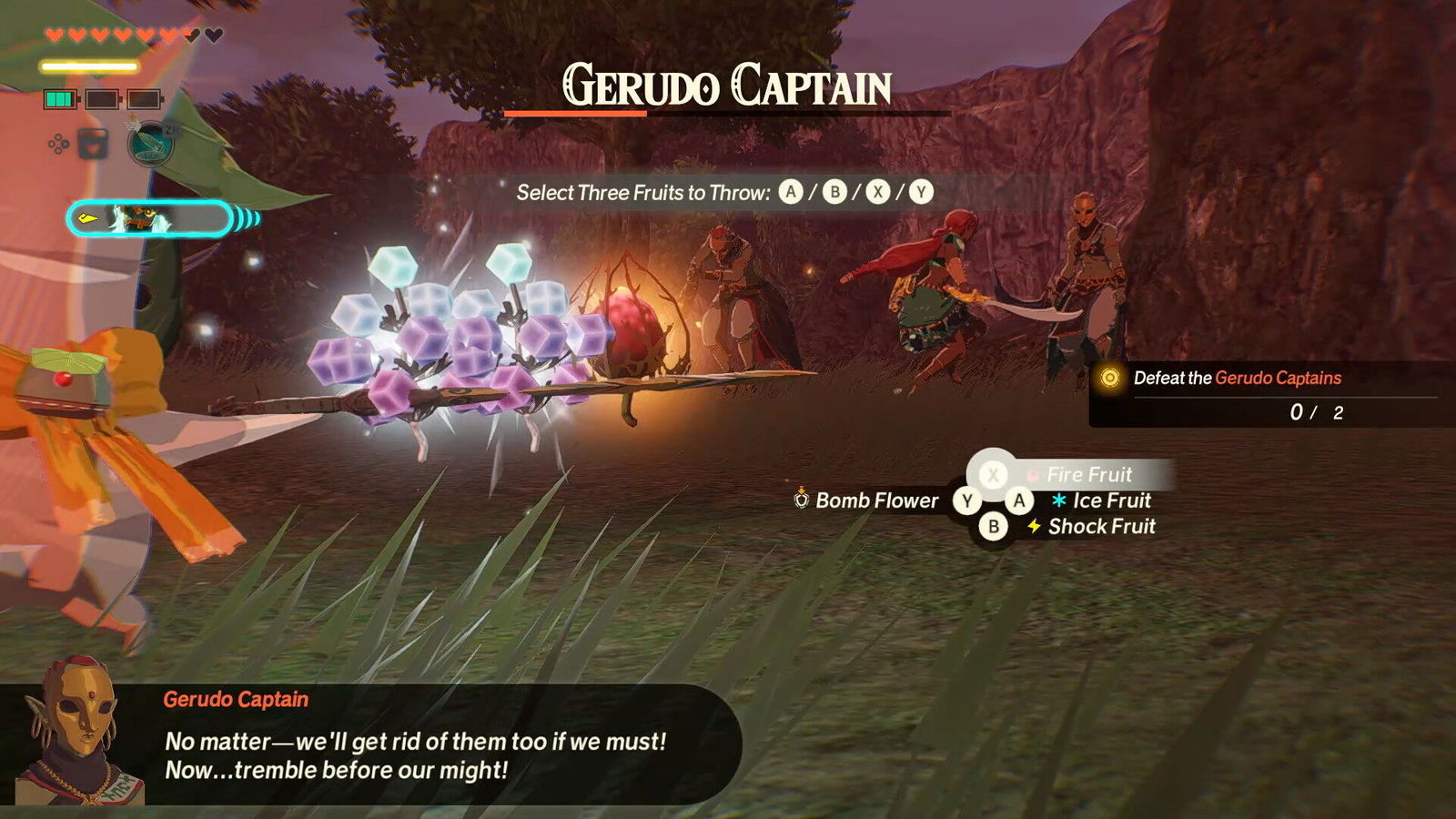
Task: Toggle the second empty battery cell
Action: click(103, 98)
